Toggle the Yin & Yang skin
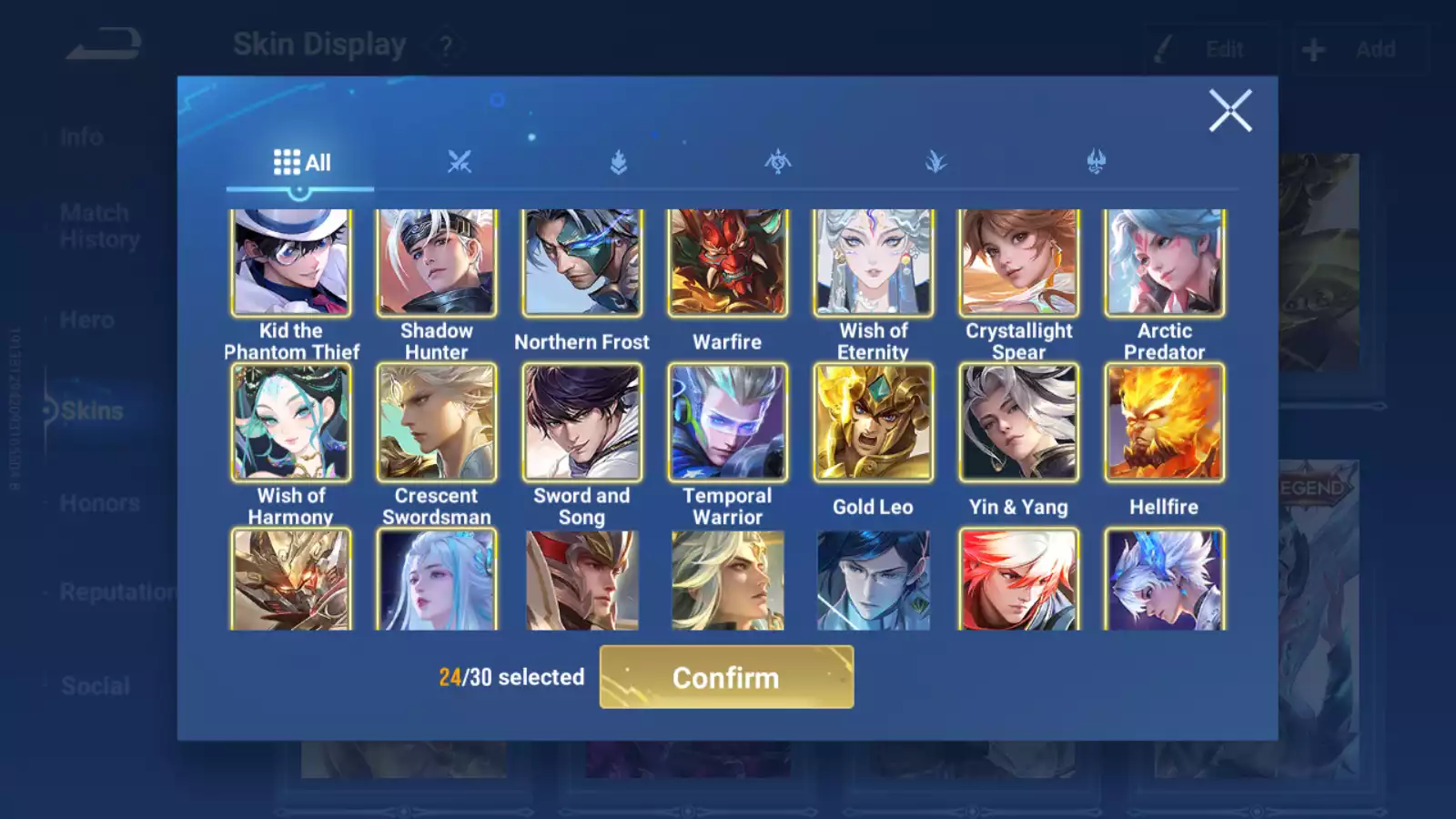 (1019, 422)
